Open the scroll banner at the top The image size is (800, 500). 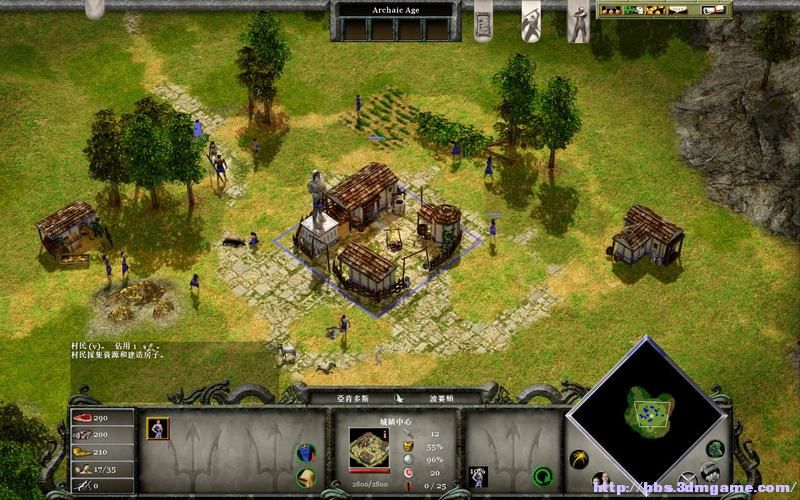pos(482,20)
